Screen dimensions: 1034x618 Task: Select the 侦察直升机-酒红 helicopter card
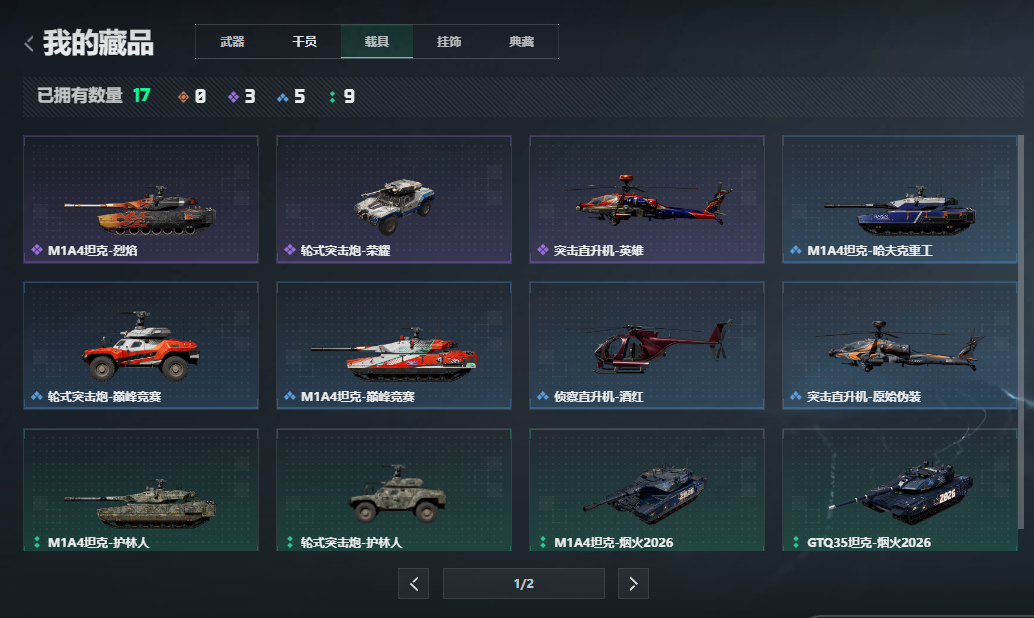[647, 345]
